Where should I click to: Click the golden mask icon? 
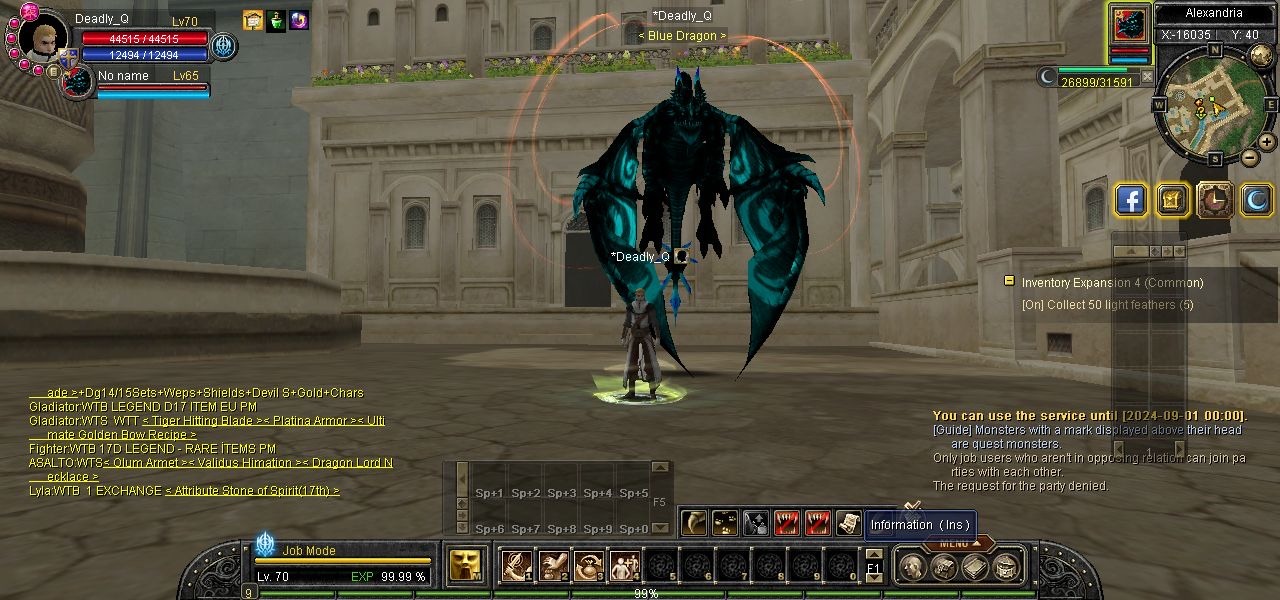463,565
